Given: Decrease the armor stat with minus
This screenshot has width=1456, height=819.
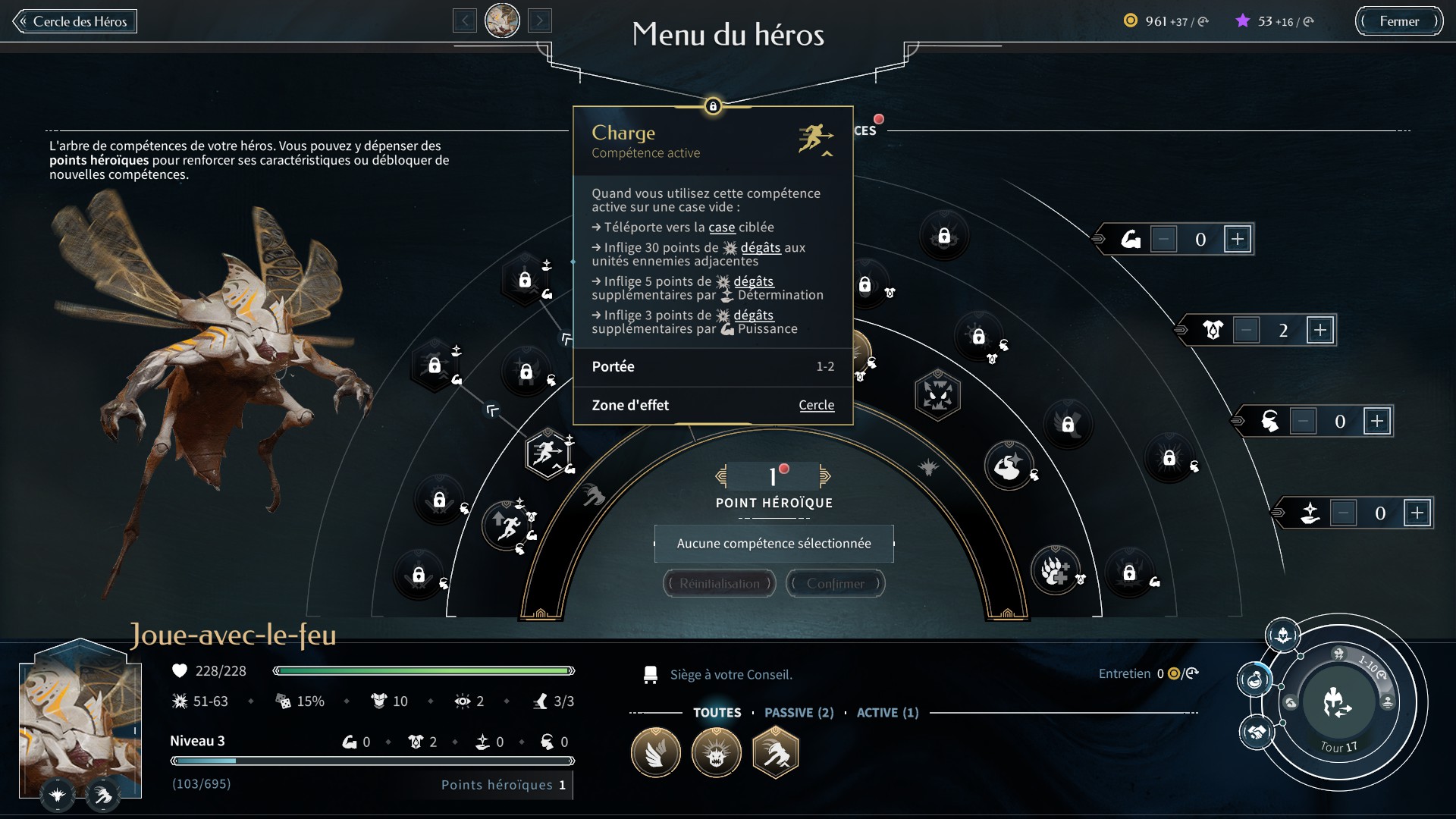Looking at the screenshot, I should pyautogui.click(x=1246, y=330).
